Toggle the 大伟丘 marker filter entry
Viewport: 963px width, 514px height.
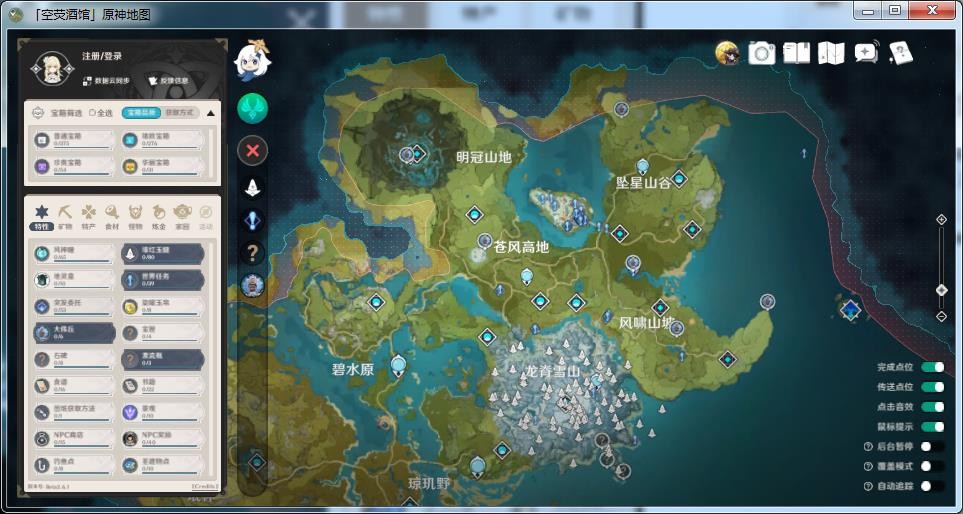tap(72, 333)
